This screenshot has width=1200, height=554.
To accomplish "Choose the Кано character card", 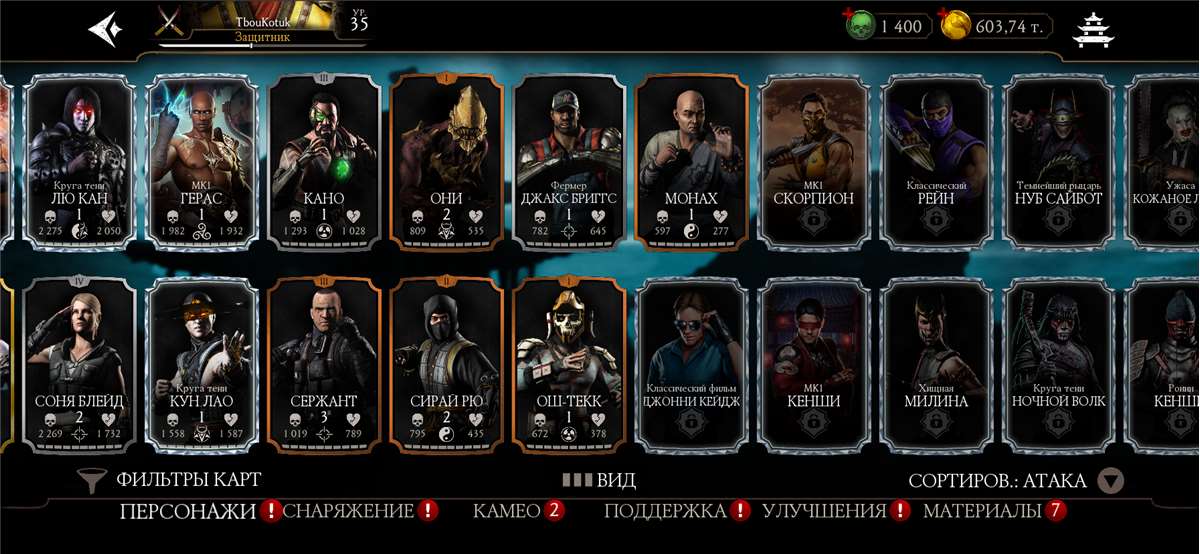I will pos(324,160).
